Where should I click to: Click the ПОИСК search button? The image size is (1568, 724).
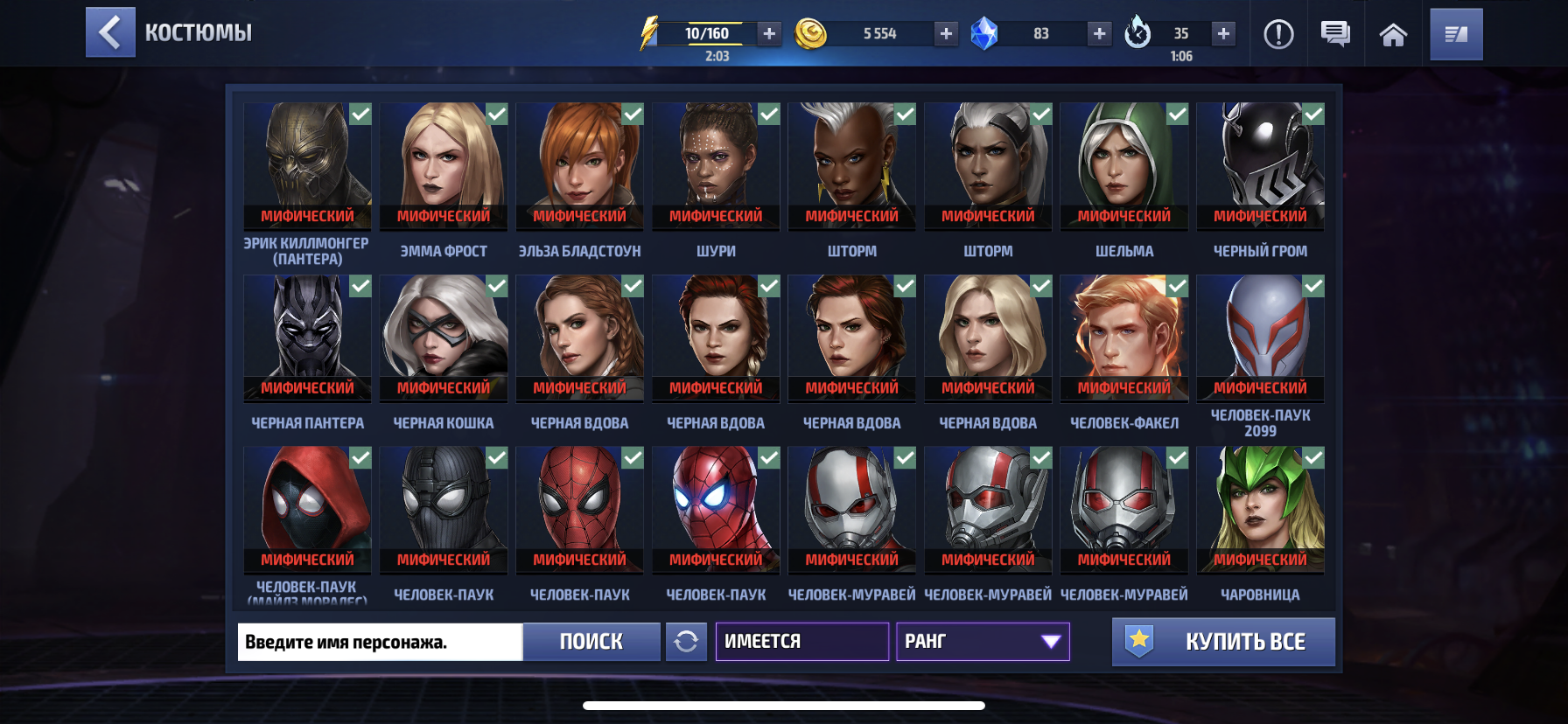tap(591, 642)
